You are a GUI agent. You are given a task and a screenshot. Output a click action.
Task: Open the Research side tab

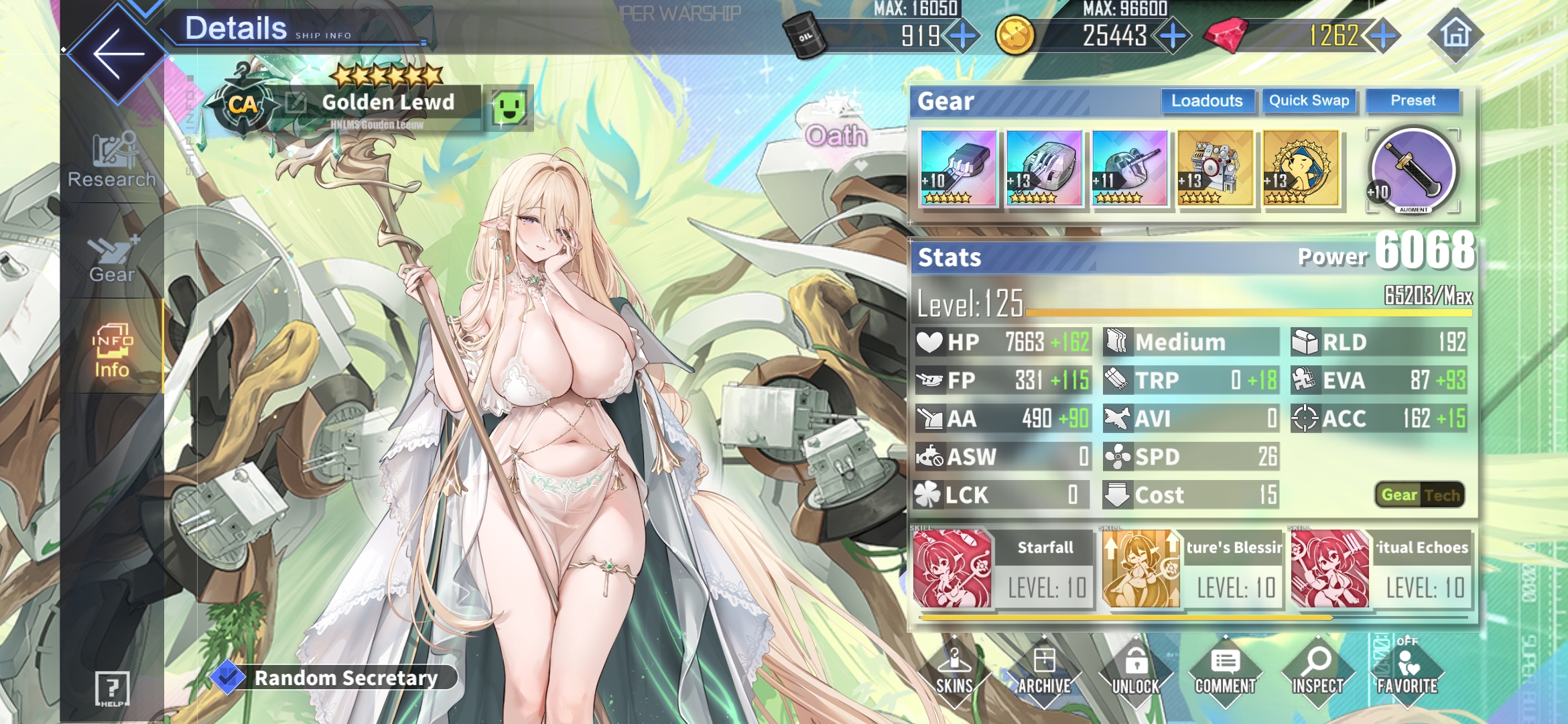(112, 161)
